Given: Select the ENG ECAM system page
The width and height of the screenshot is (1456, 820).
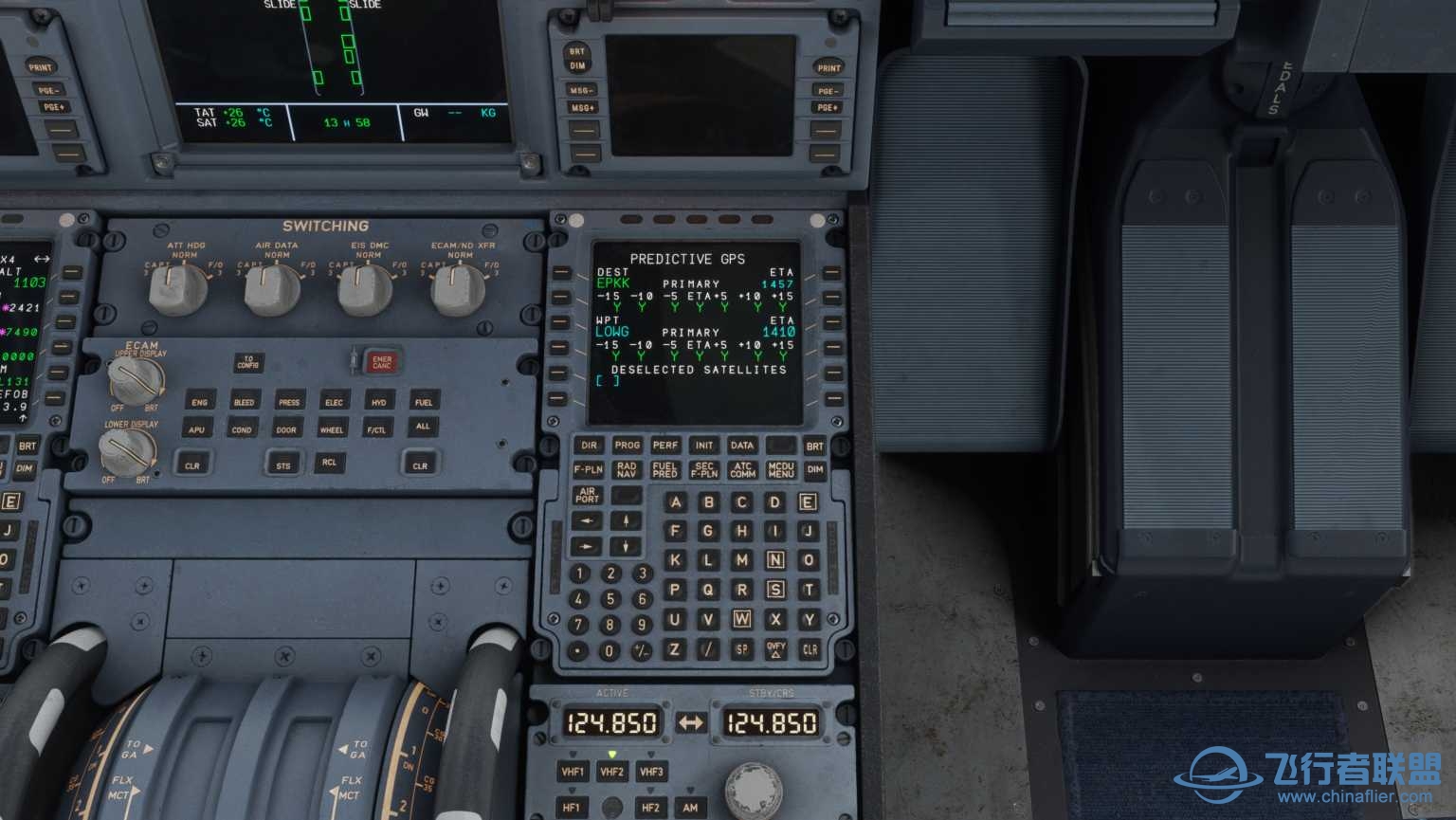Looking at the screenshot, I should click(200, 402).
